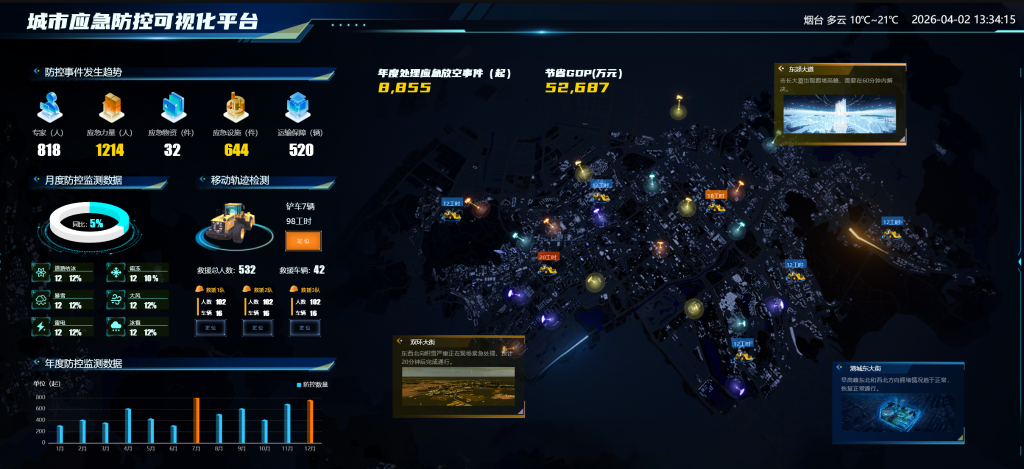1024x469 pixels.
Task: Select the 应急物资 supplies icon
Action: click(x=172, y=107)
